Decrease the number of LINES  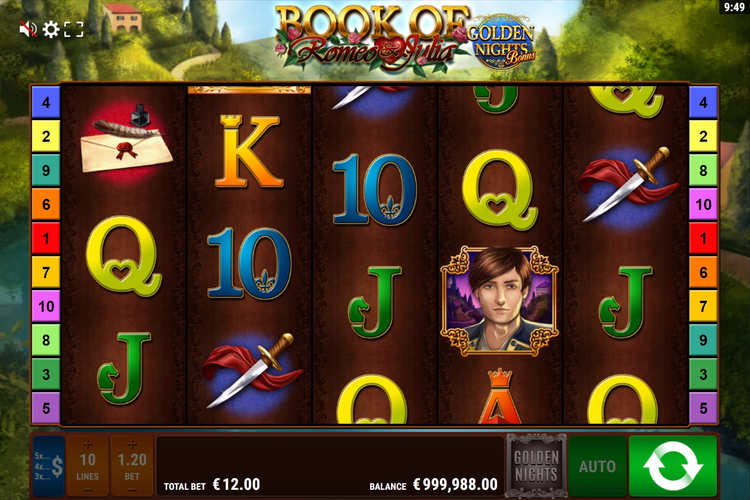point(88,490)
